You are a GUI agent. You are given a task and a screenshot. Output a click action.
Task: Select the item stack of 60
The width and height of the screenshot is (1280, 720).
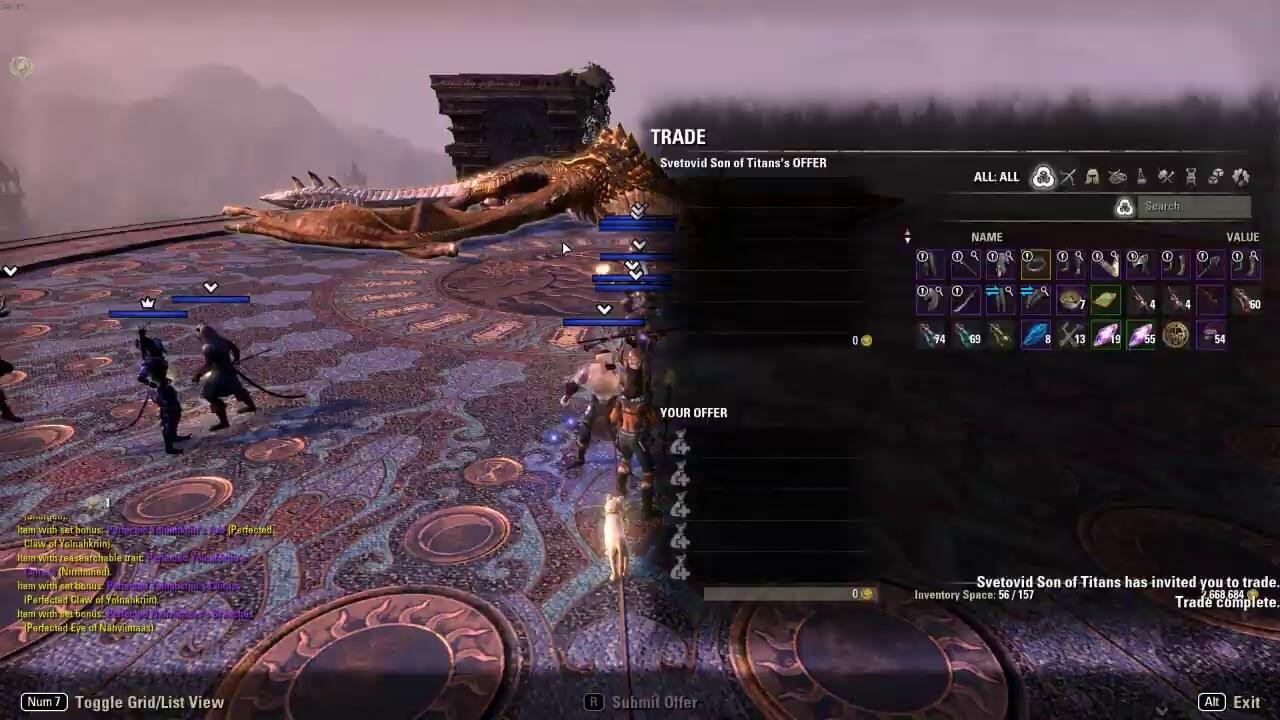(x=1245, y=299)
